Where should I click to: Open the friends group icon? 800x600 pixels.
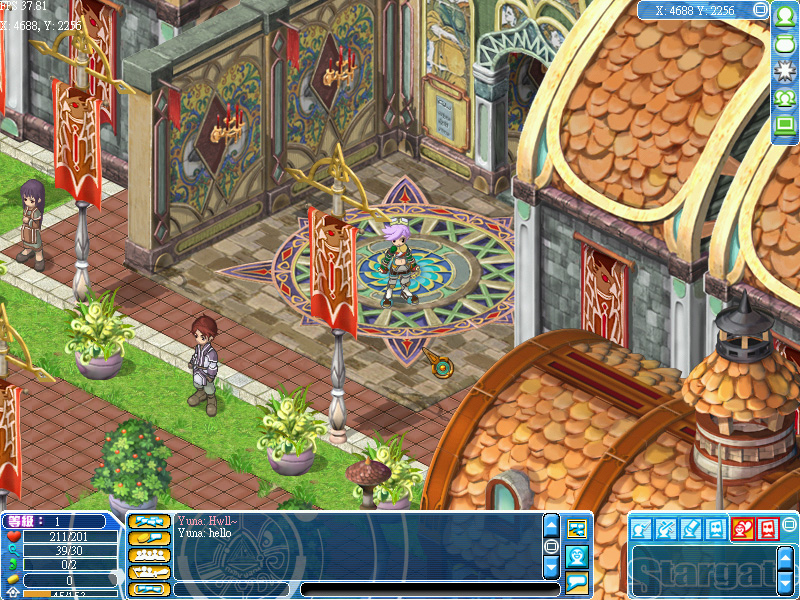(785, 98)
